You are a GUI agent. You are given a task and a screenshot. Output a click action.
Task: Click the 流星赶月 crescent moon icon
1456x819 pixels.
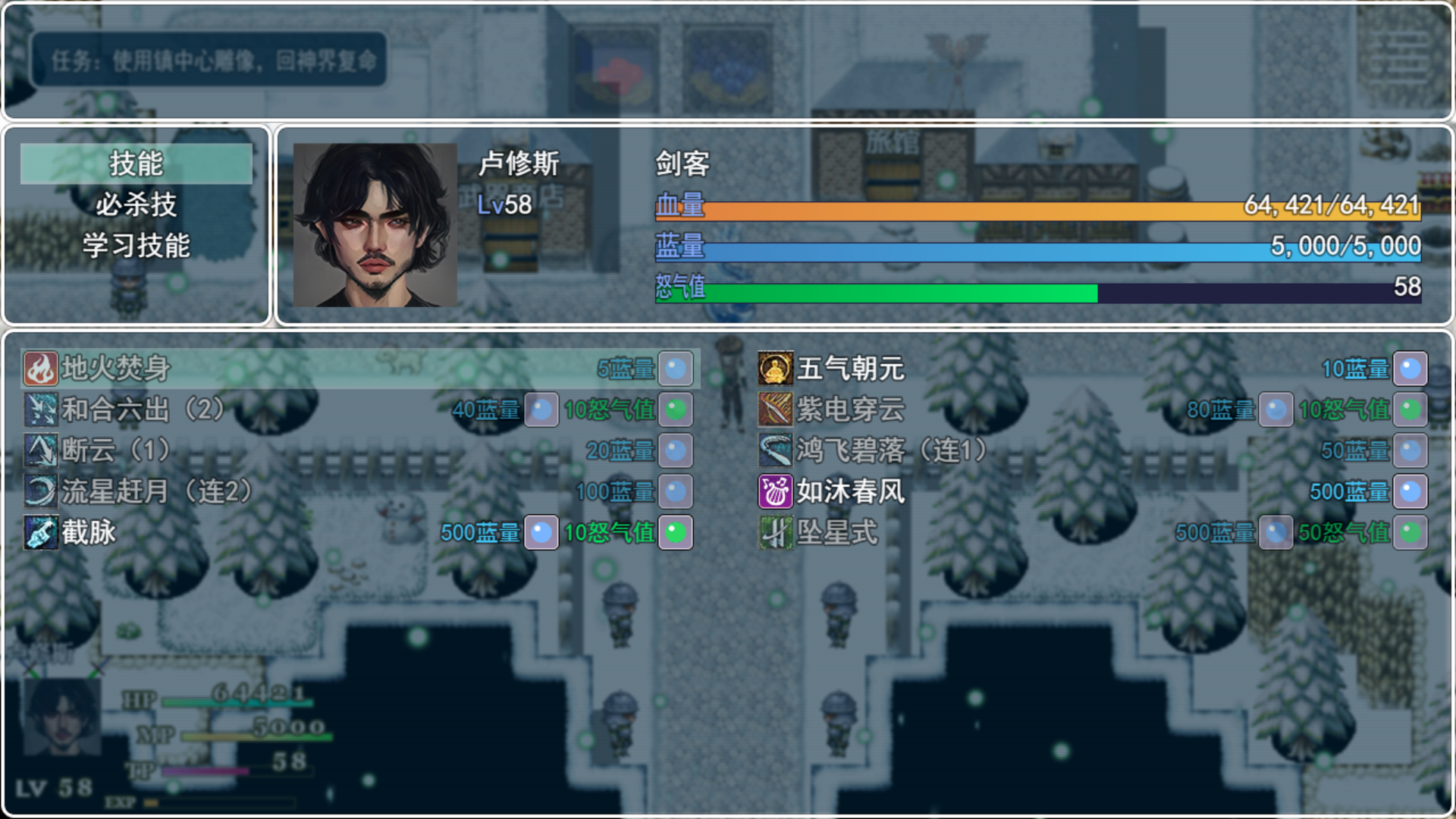point(41,491)
